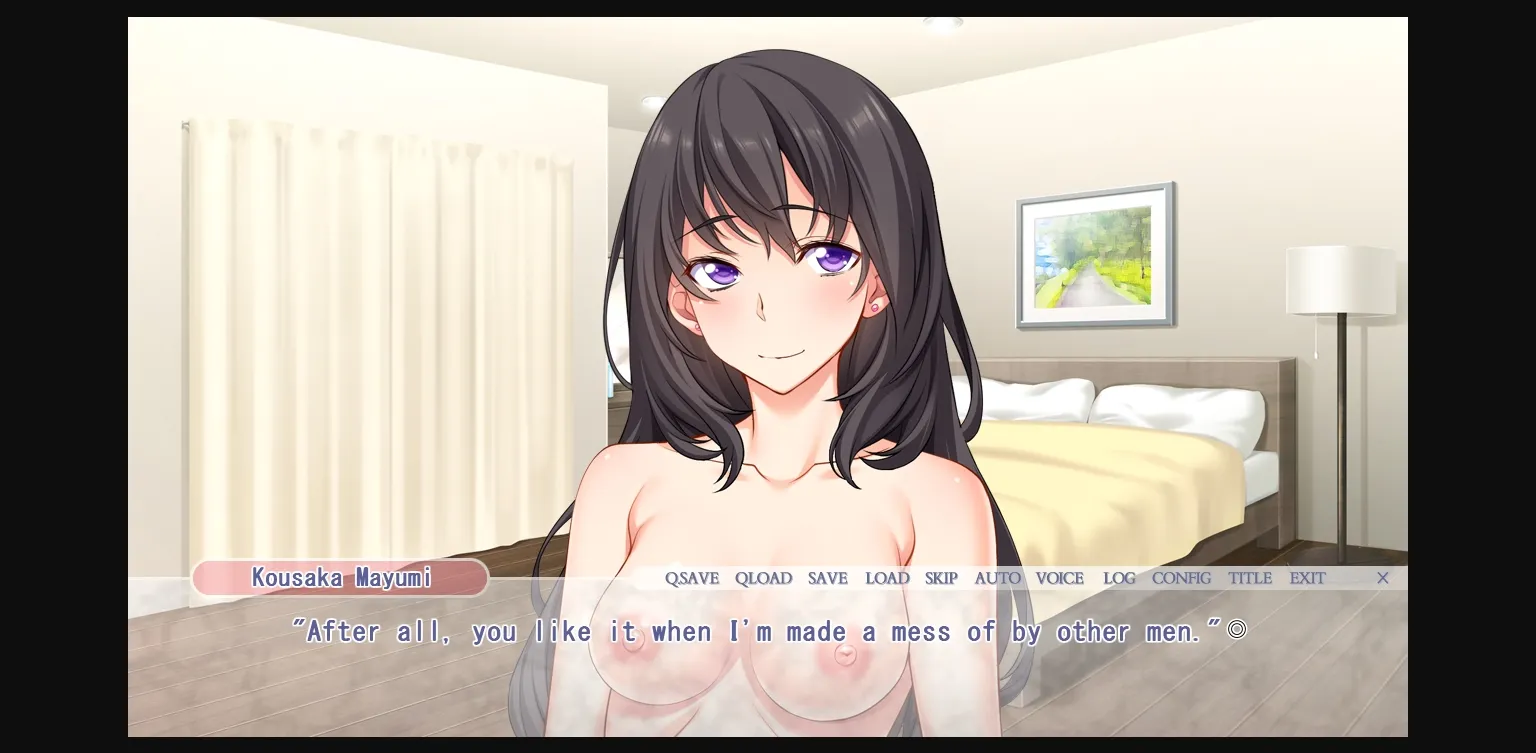Viewport: 1536px width, 753px height.
Task: Open the CONFIG settings menu
Action: [1181, 578]
